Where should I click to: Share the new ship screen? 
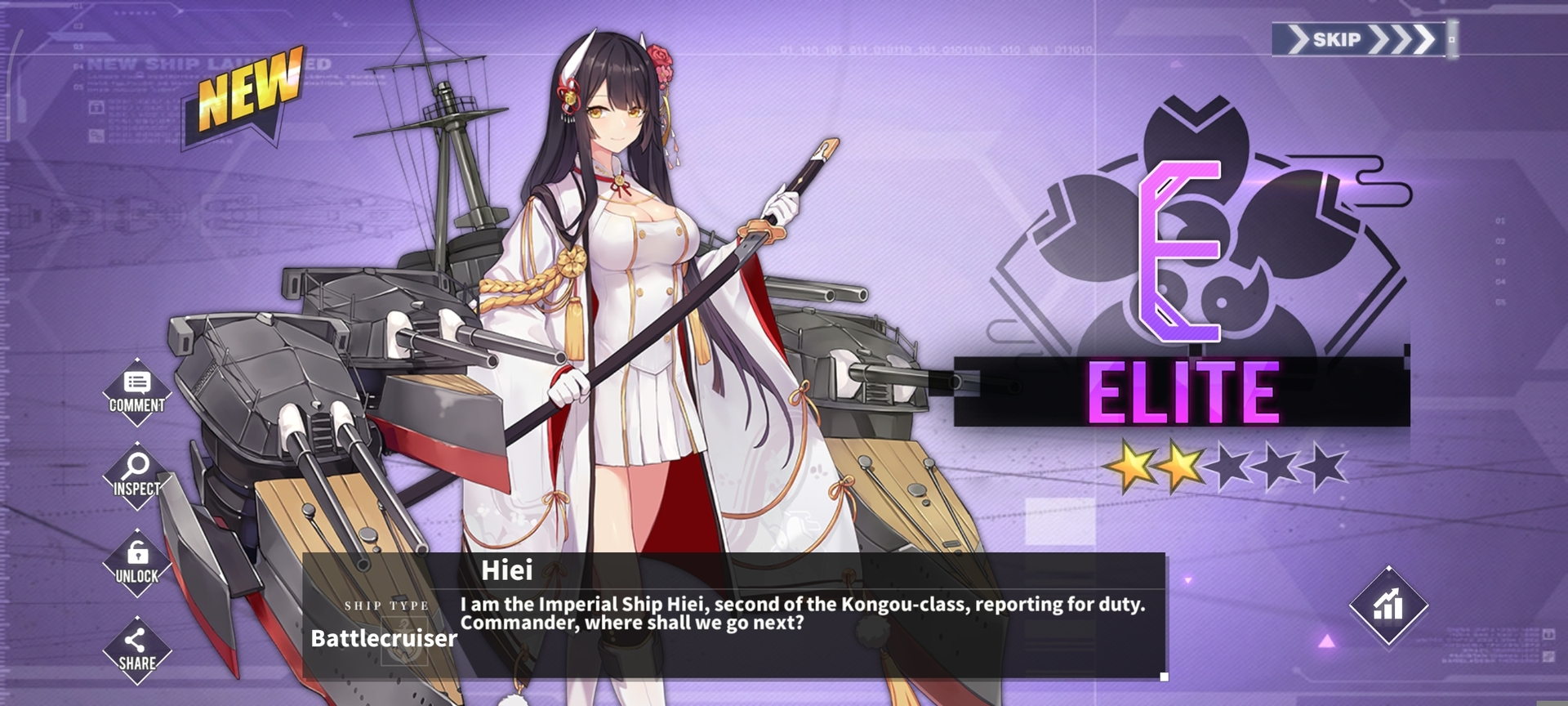[x=136, y=650]
